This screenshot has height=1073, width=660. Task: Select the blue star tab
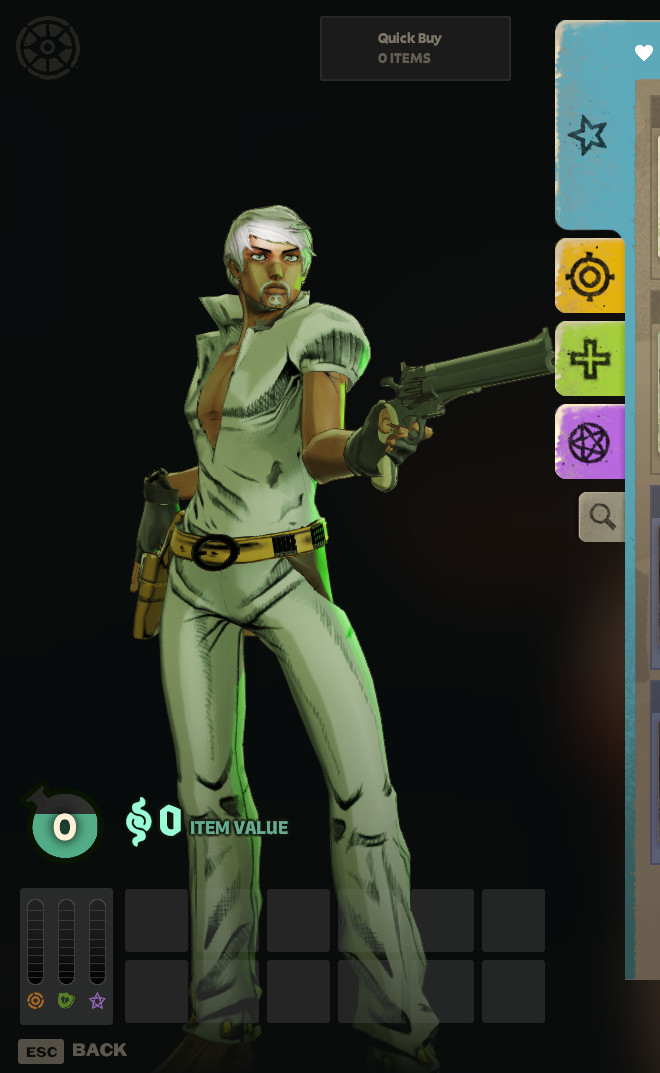pos(588,134)
